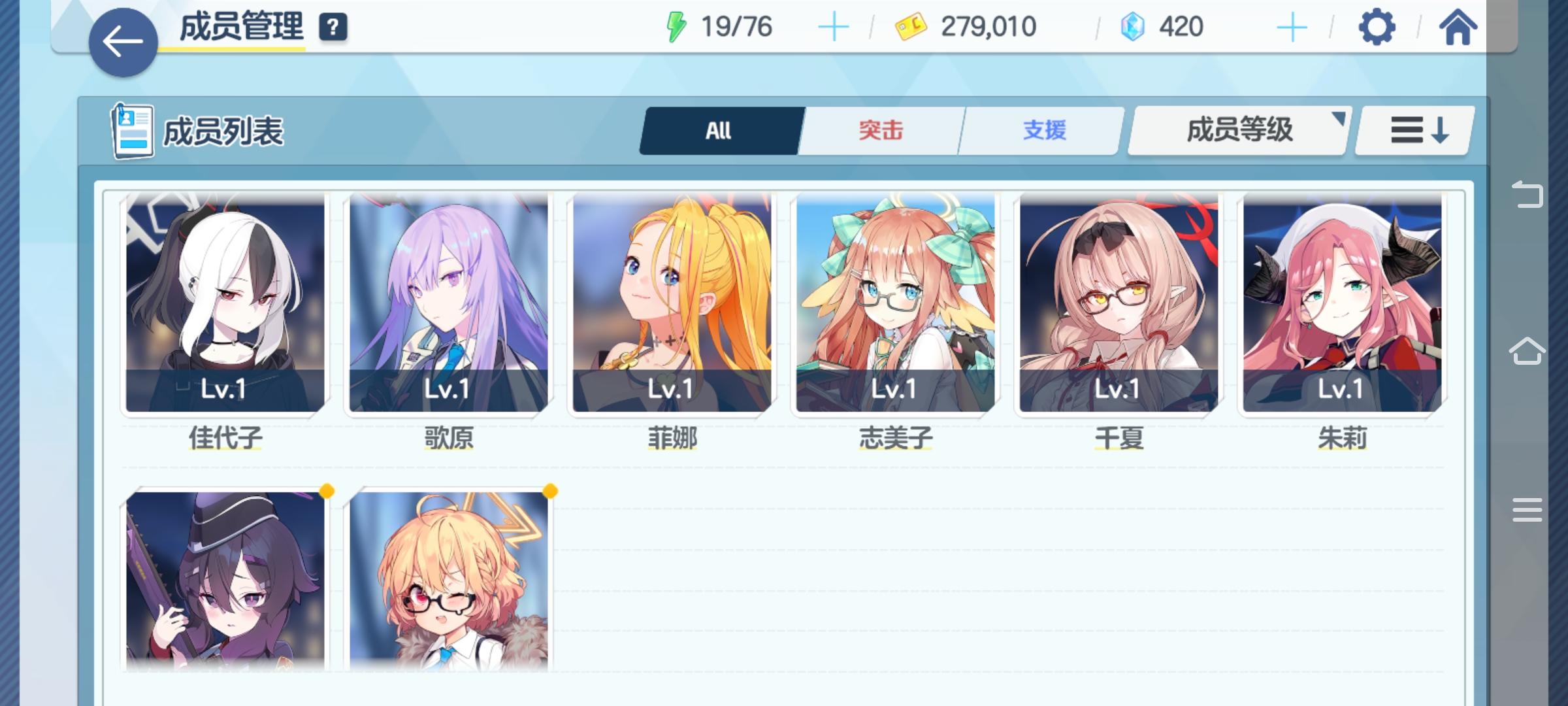Tap the plus button to recharge energy
The image size is (1568, 706).
tap(834, 27)
